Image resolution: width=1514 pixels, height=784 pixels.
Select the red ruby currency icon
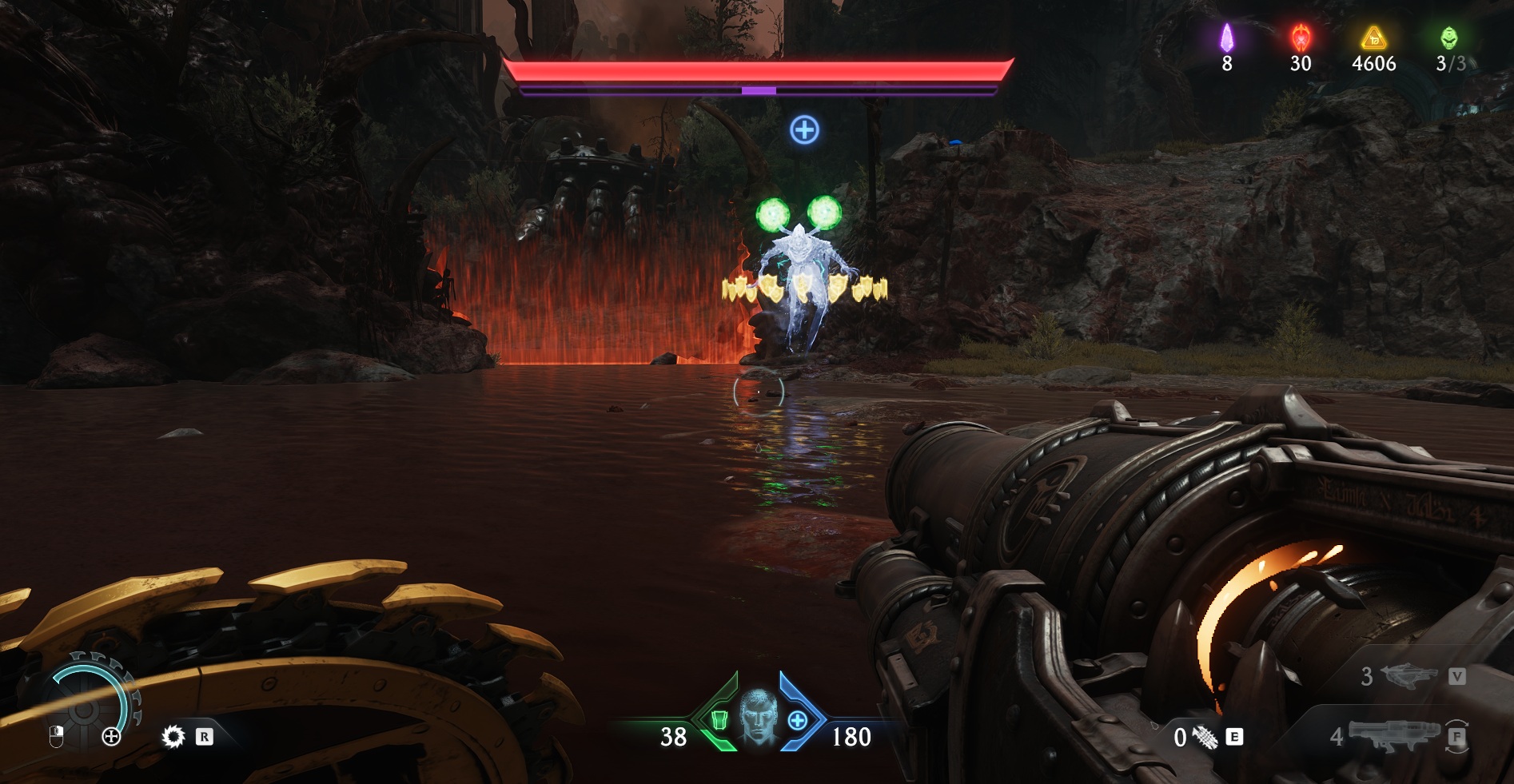click(x=1301, y=38)
